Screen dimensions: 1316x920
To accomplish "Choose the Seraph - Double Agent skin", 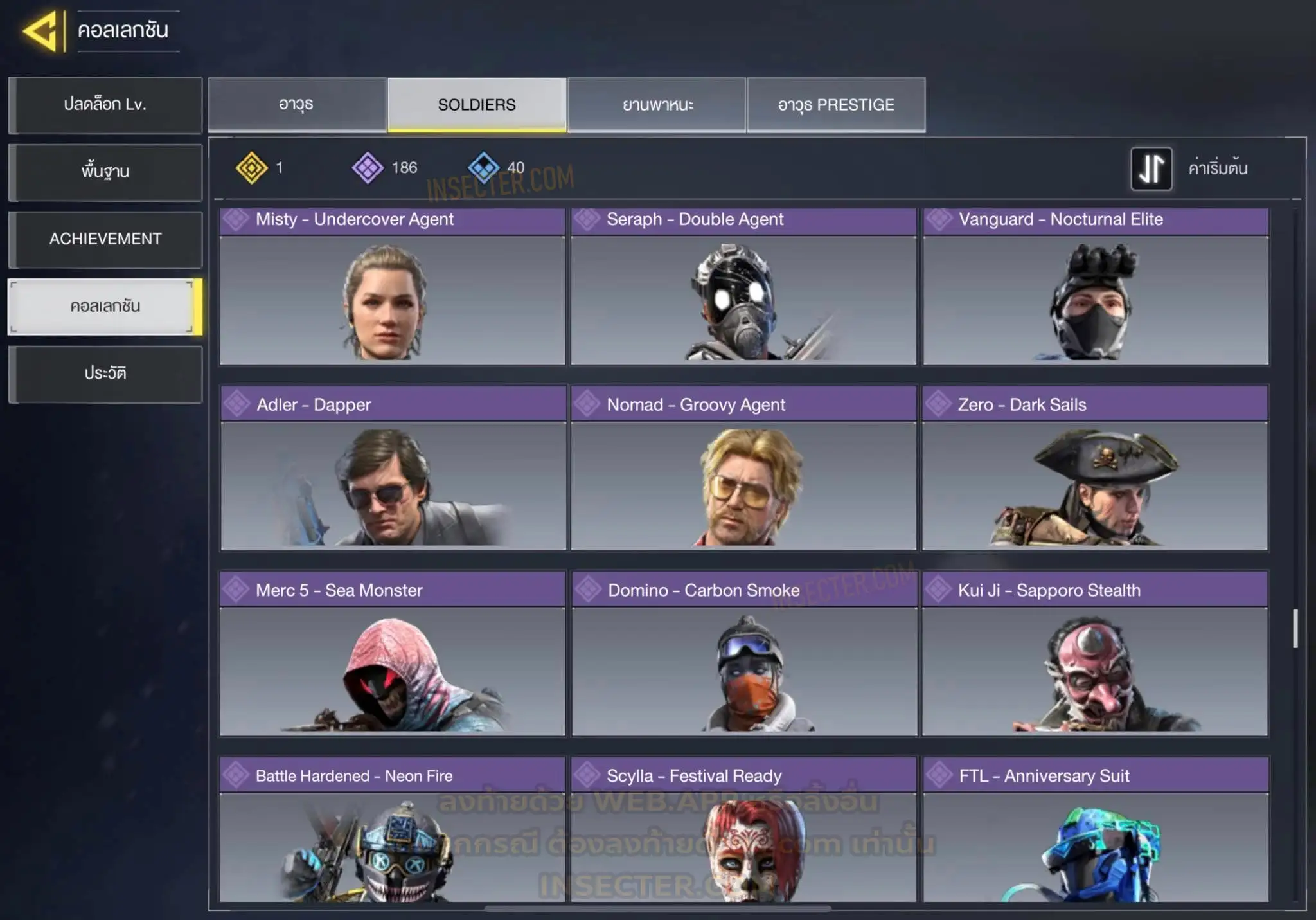I will coord(743,287).
